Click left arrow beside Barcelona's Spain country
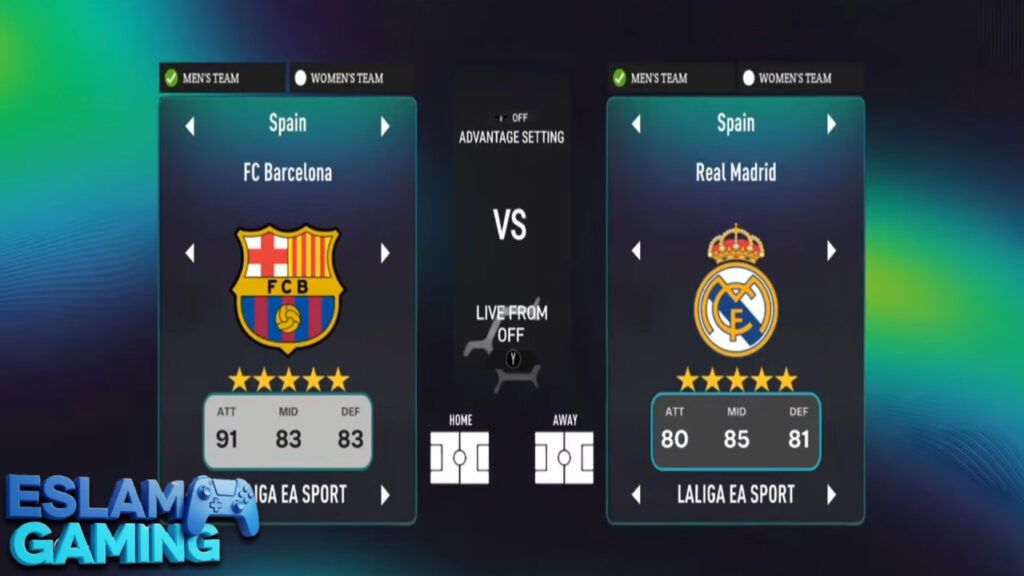 (x=190, y=127)
